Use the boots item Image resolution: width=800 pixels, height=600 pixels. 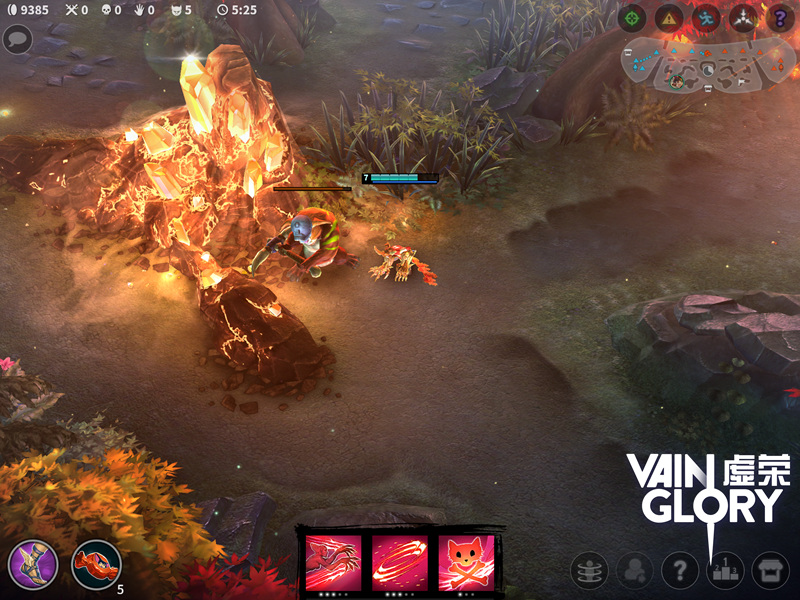(33, 565)
